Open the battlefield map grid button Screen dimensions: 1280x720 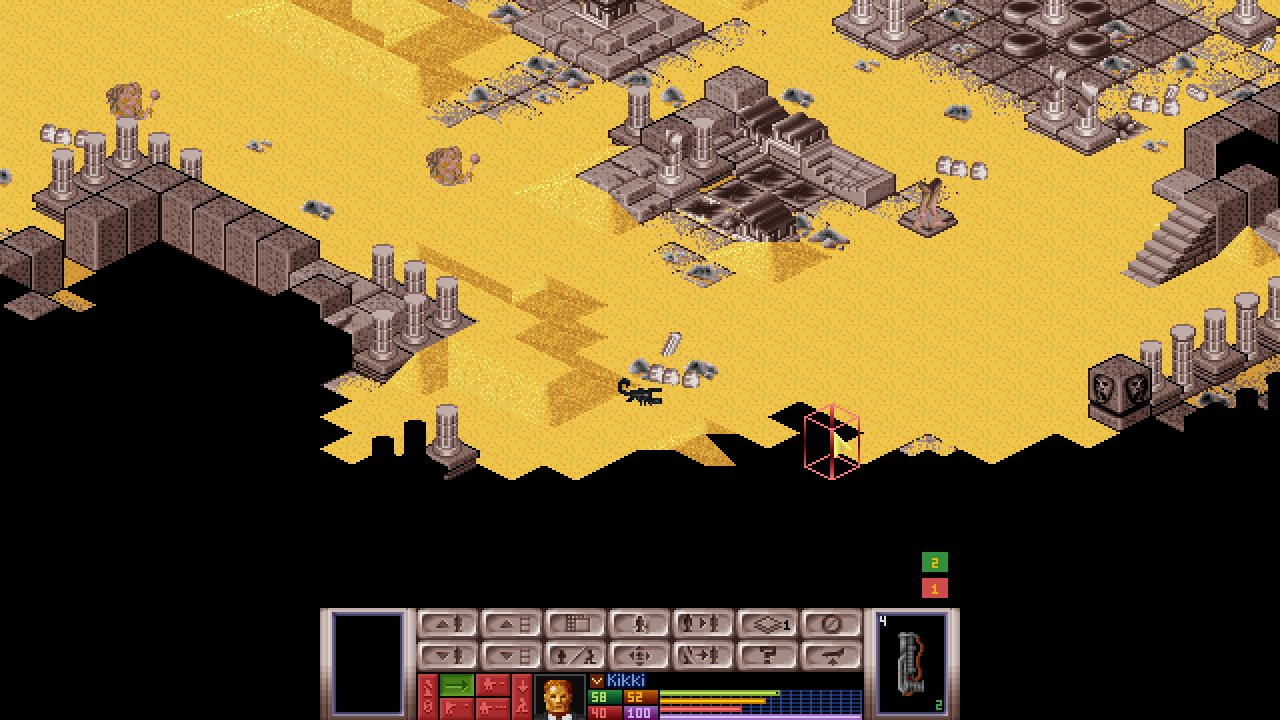[575, 624]
